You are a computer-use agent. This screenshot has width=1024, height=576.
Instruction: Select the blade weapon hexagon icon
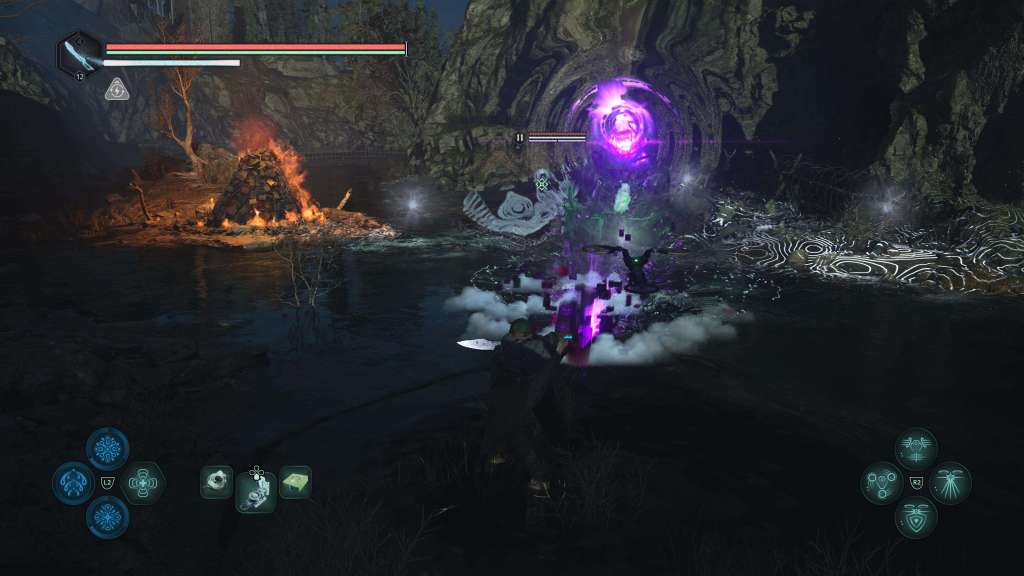click(78, 53)
